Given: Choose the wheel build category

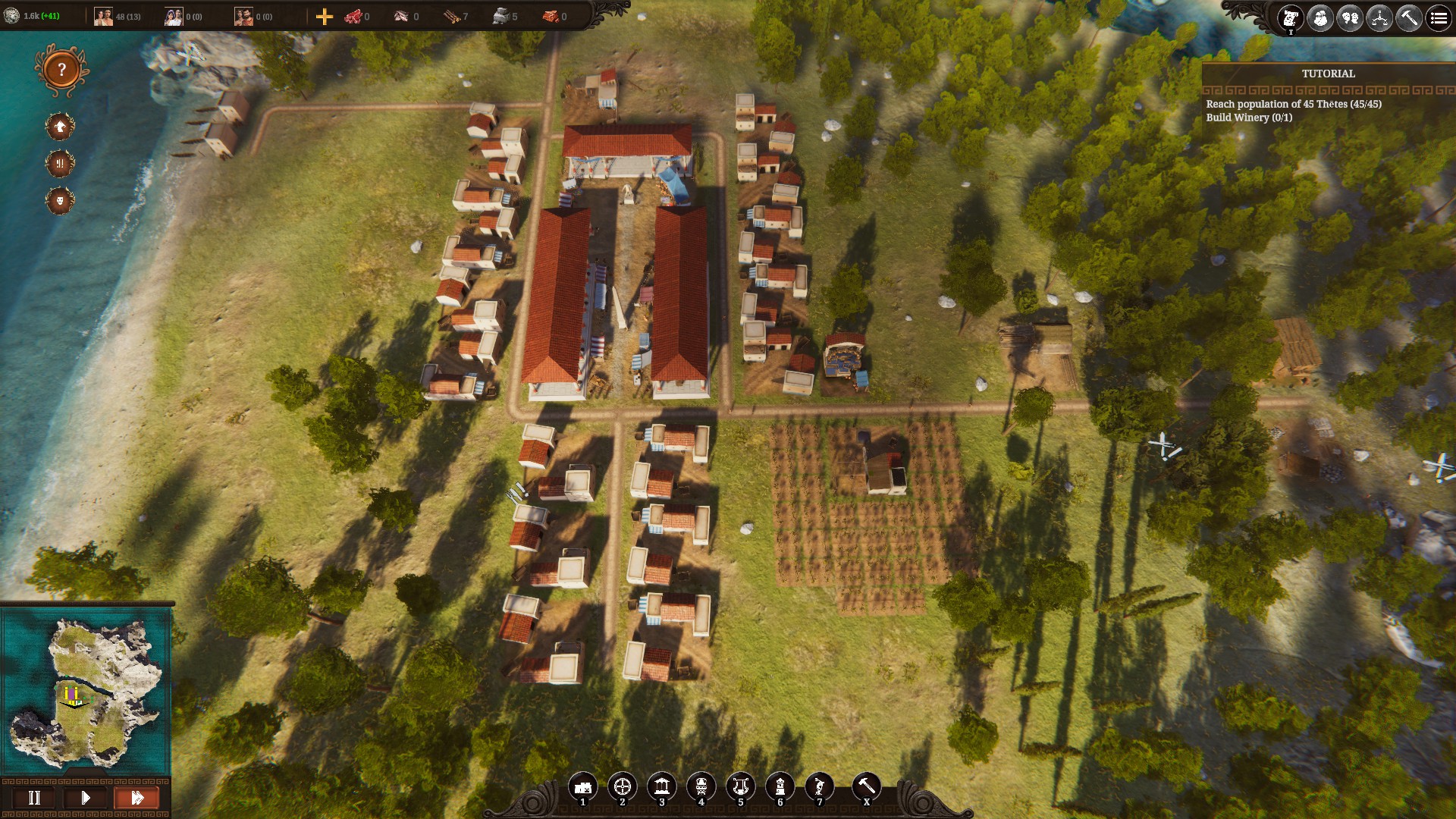Looking at the screenshot, I should pyautogui.click(x=623, y=786).
